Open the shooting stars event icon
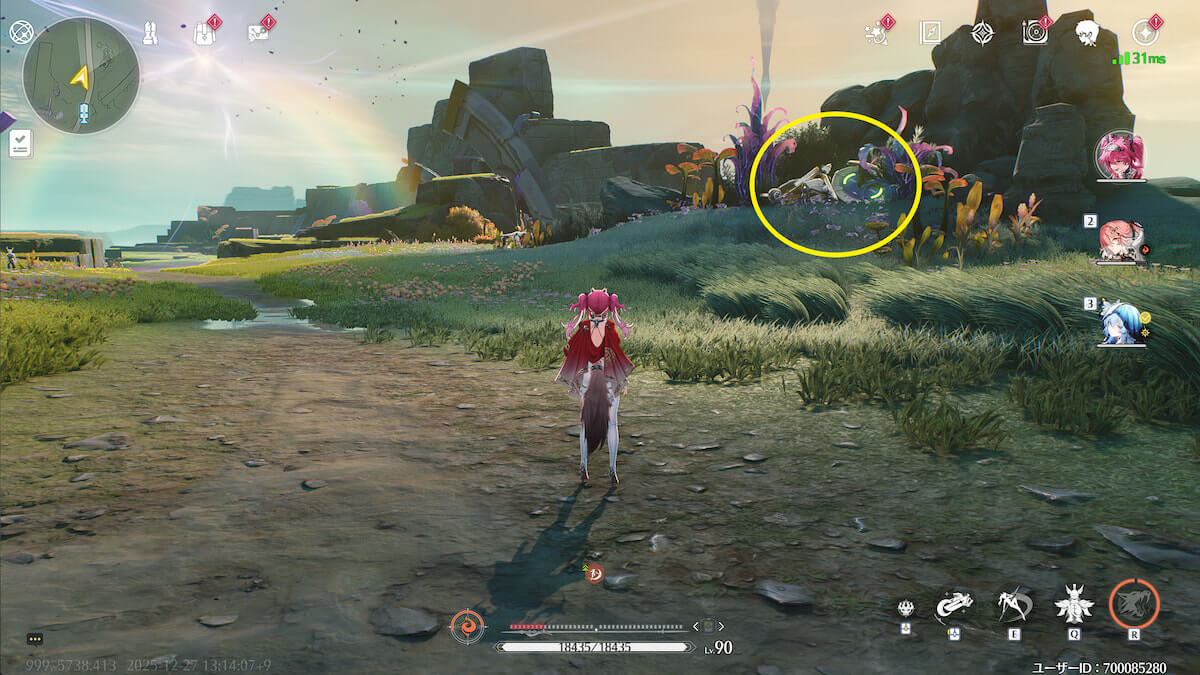1200x675 pixels. [877, 33]
